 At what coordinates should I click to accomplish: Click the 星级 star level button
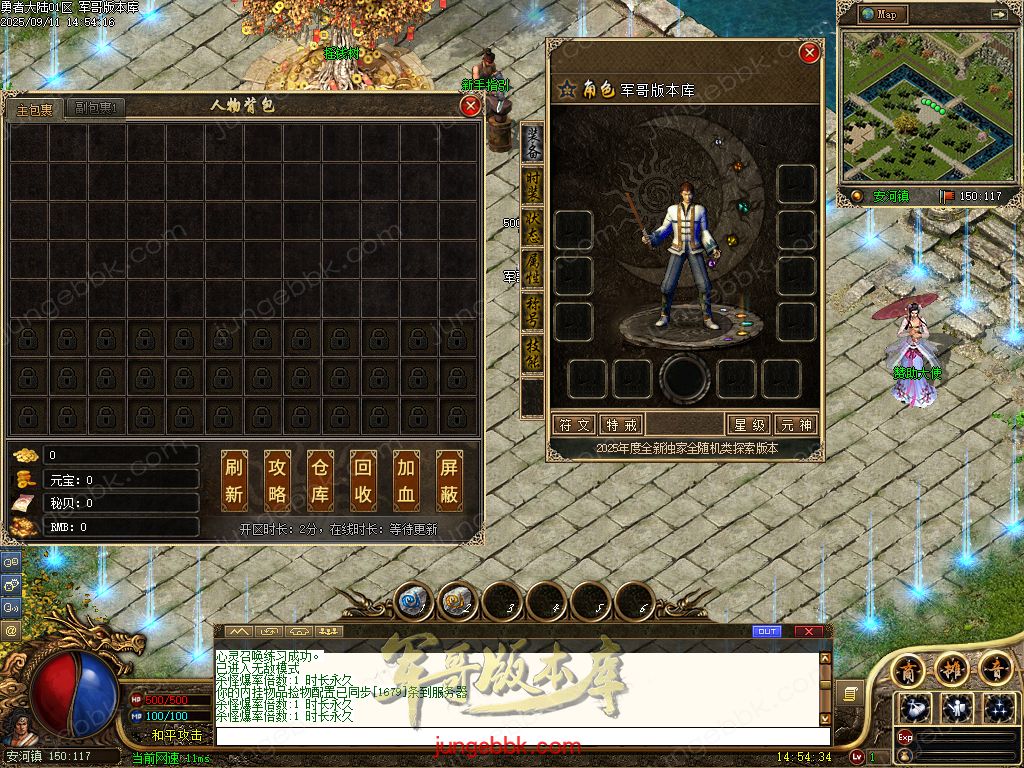pos(750,425)
